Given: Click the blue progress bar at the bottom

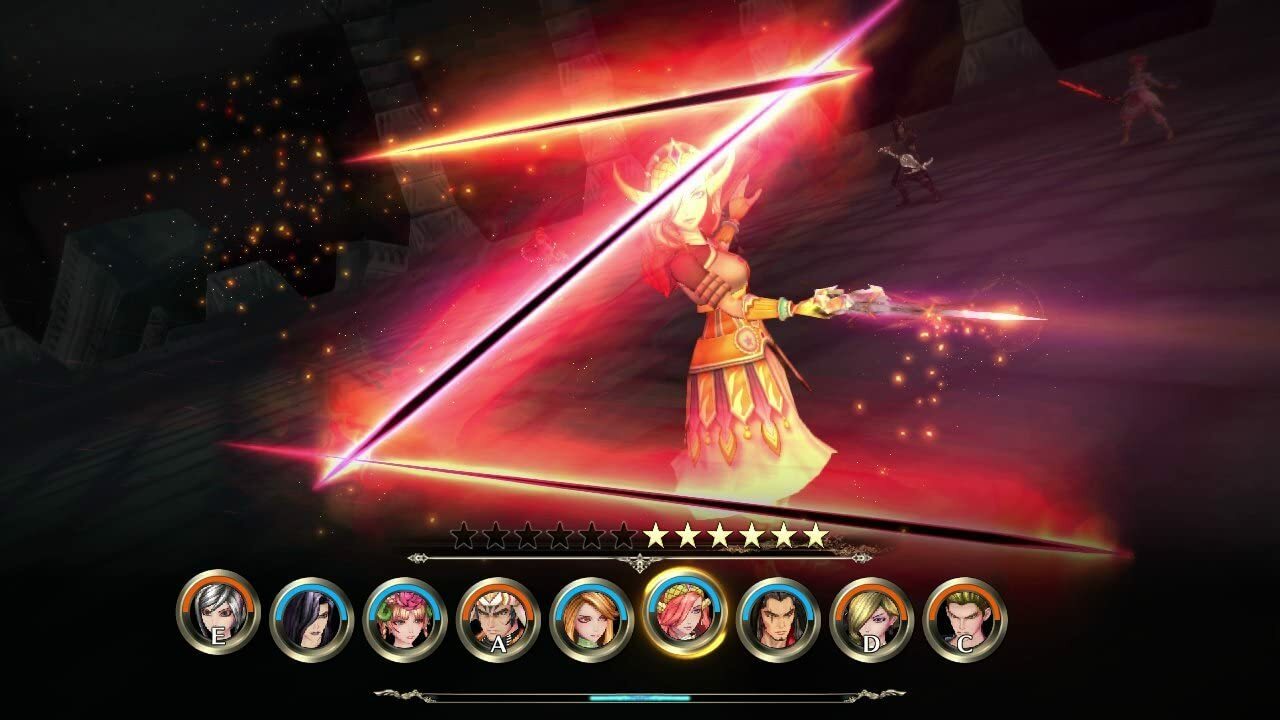Looking at the screenshot, I should click(x=640, y=700).
